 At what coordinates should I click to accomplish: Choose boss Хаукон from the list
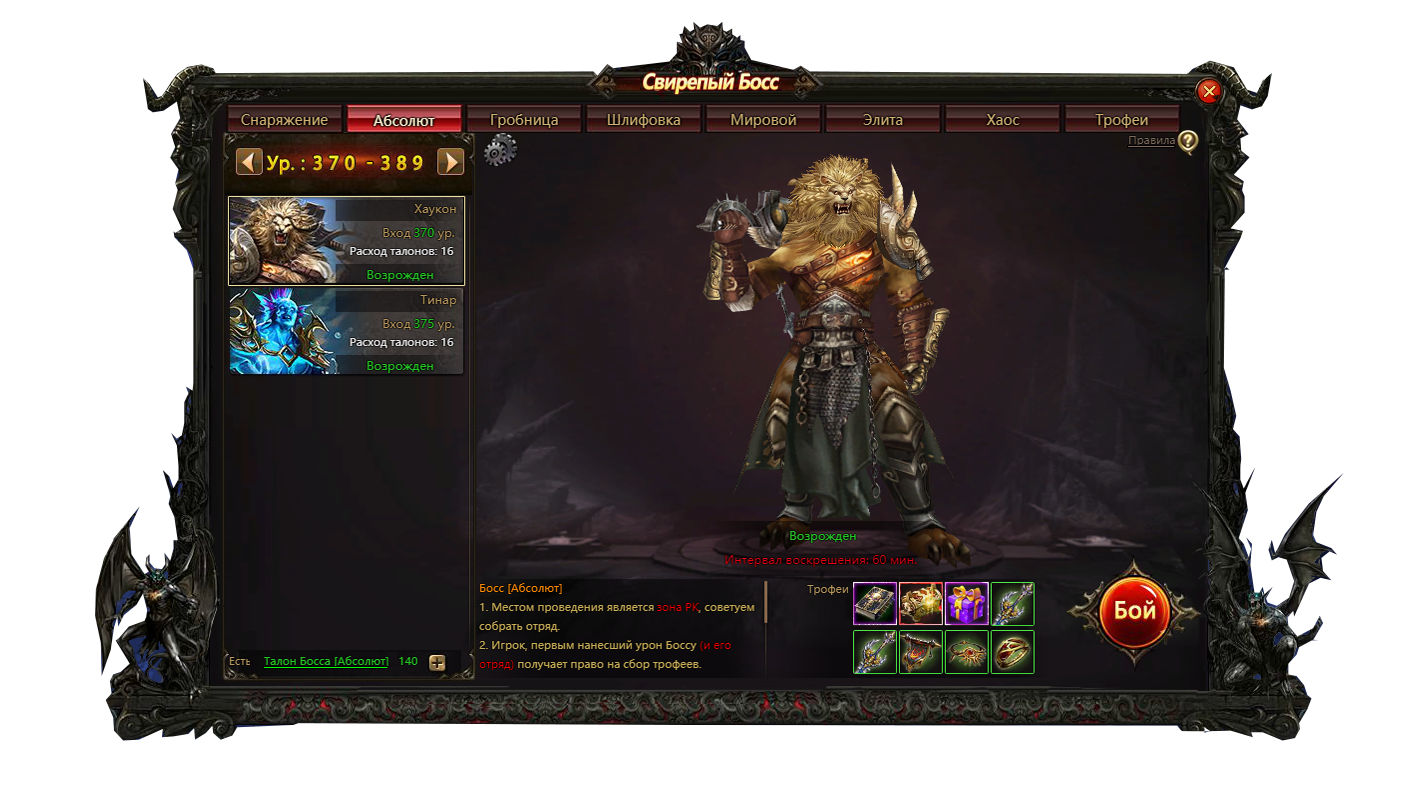tap(346, 241)
